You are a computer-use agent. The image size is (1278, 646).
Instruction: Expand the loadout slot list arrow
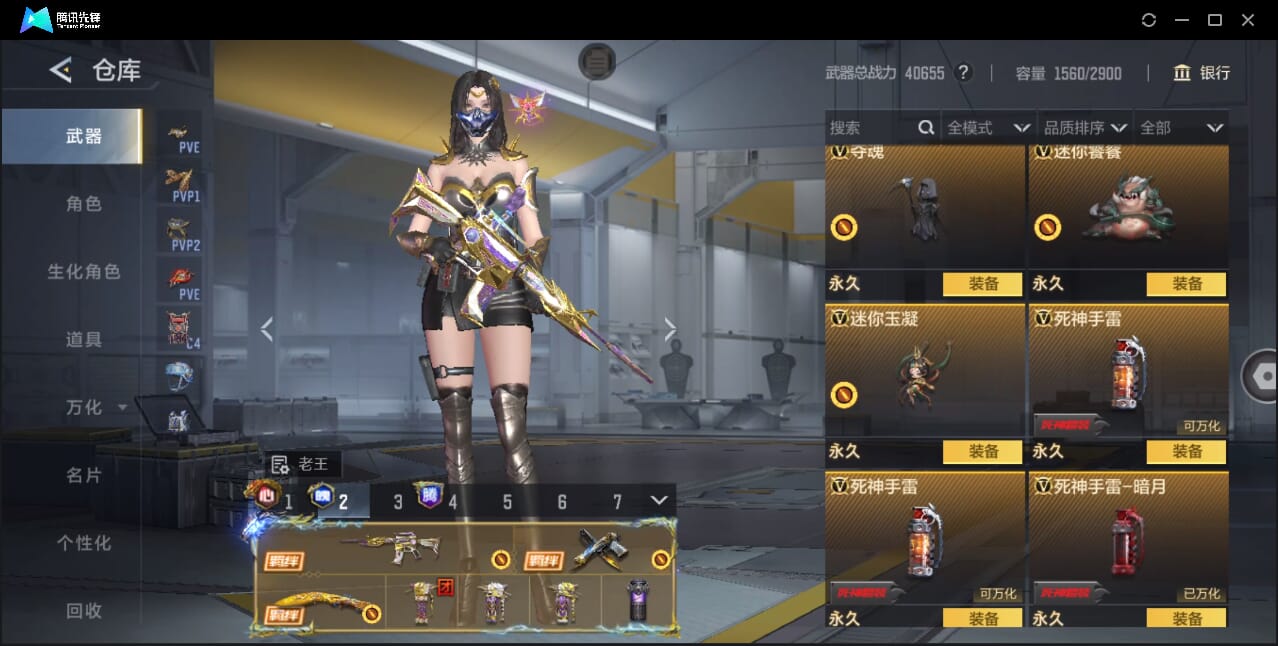click(x=658, y=500)
